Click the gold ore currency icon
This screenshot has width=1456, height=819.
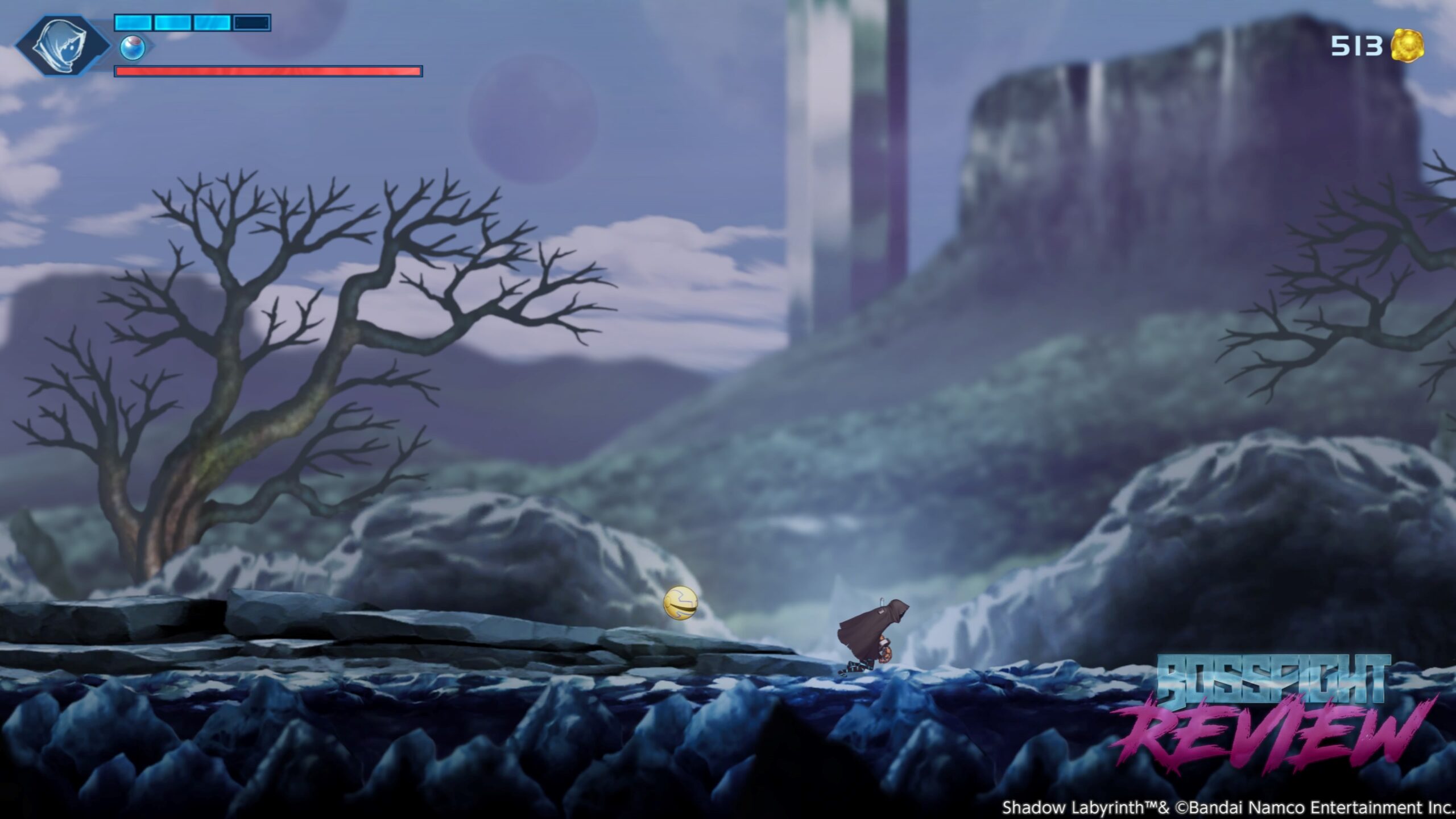(x=1407, y=45)
